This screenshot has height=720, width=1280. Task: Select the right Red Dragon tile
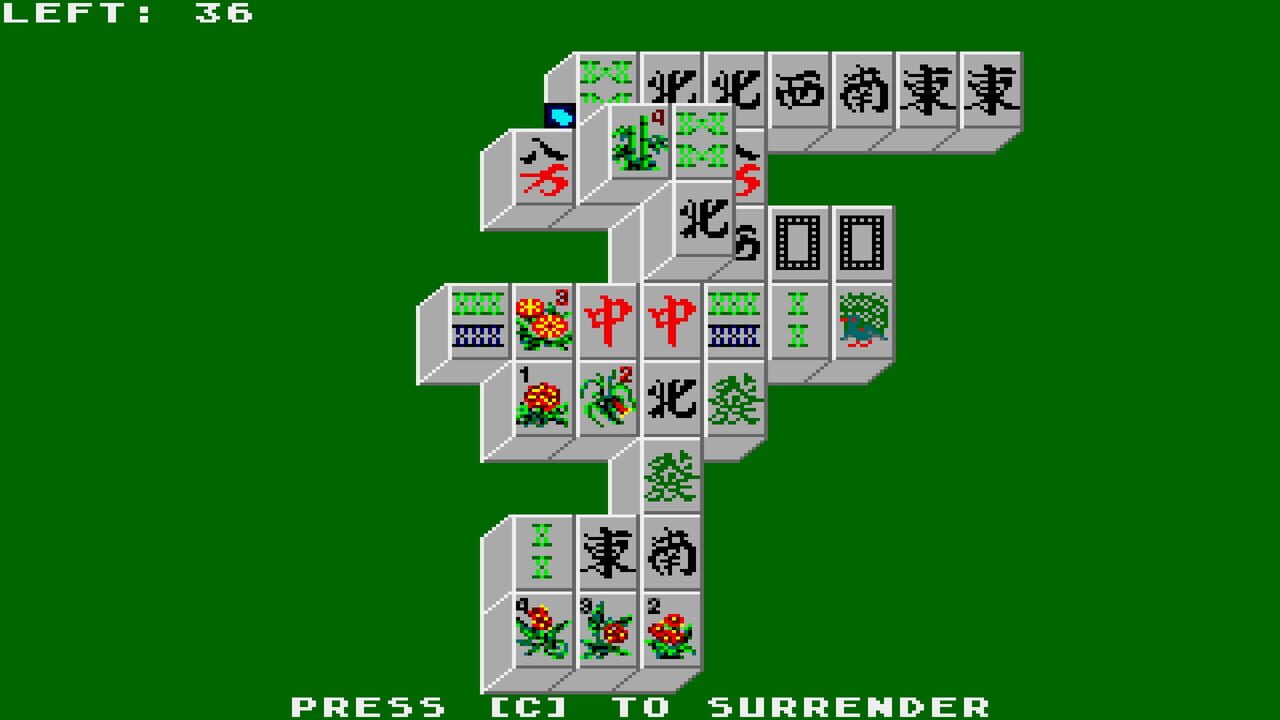[x=672, y=318]
